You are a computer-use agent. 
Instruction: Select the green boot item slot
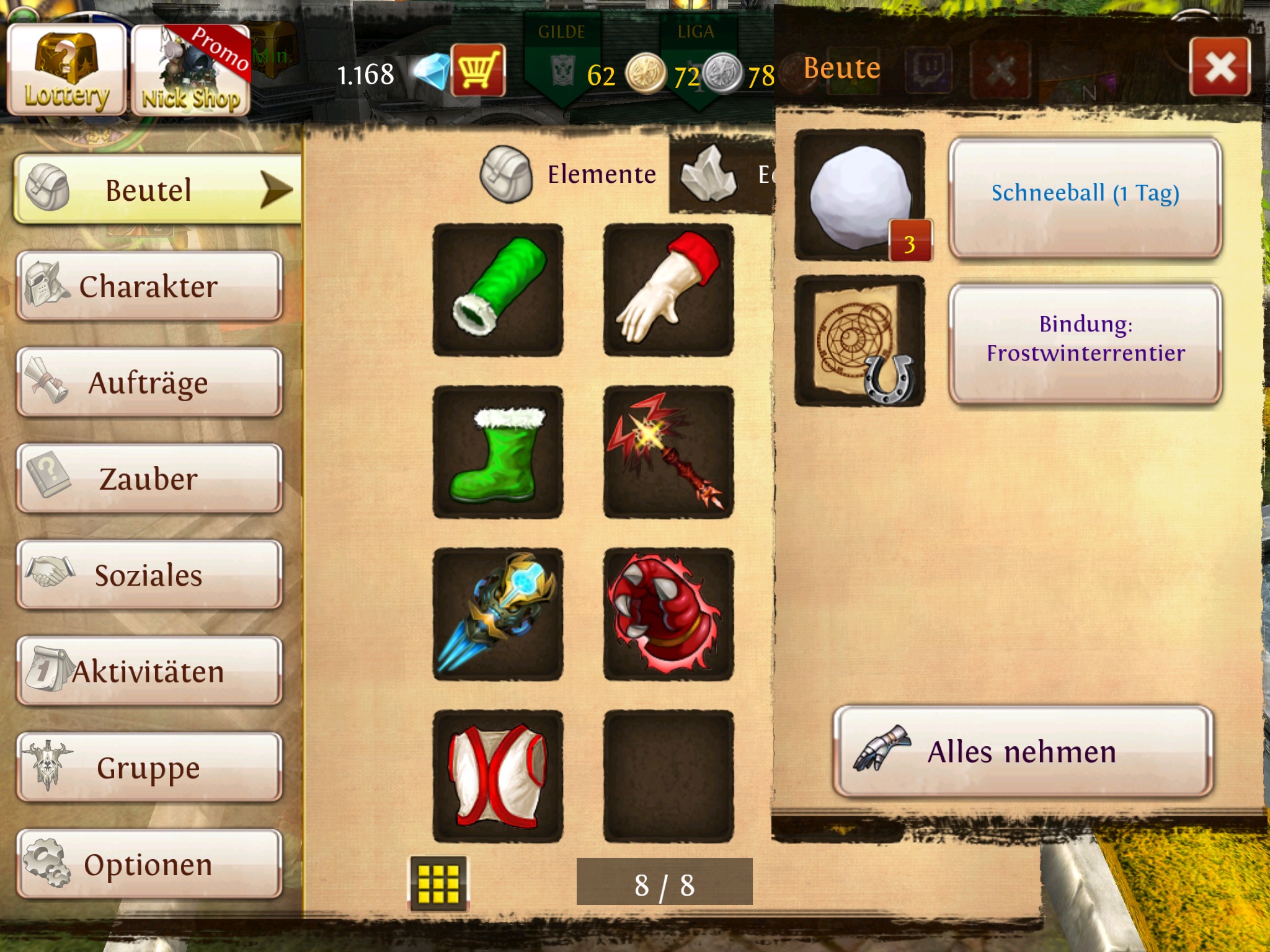point(498,452)
